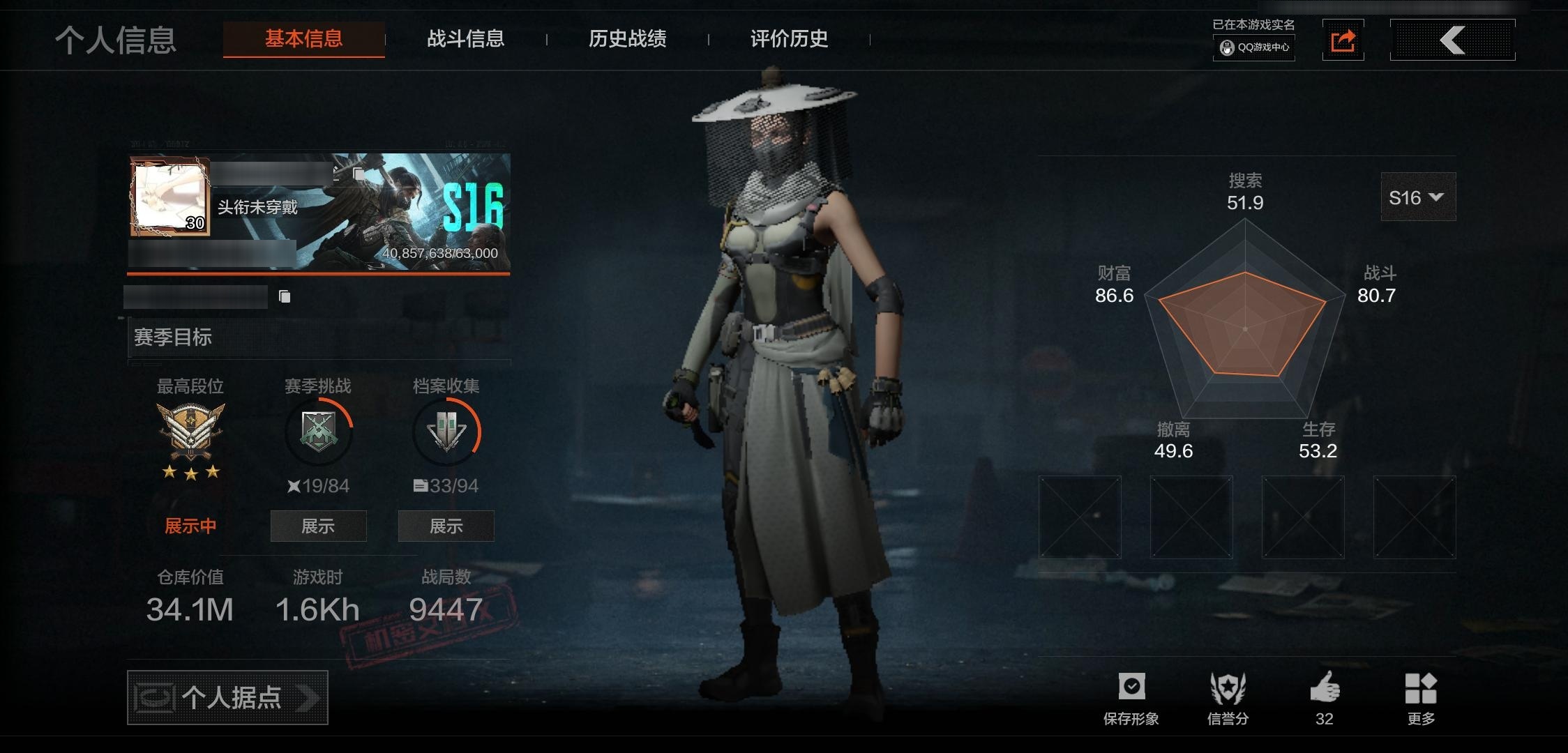Image resolution: width=1568 pixels, height=753 pixels.
Task: Open the S16 season dropdown
Action: (1417, 197)
